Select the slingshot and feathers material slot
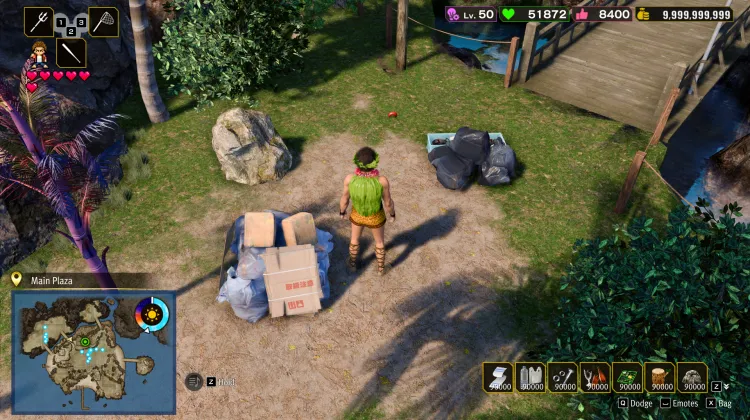This screenshot has width=750, height=420. click(x=595, y=376)
